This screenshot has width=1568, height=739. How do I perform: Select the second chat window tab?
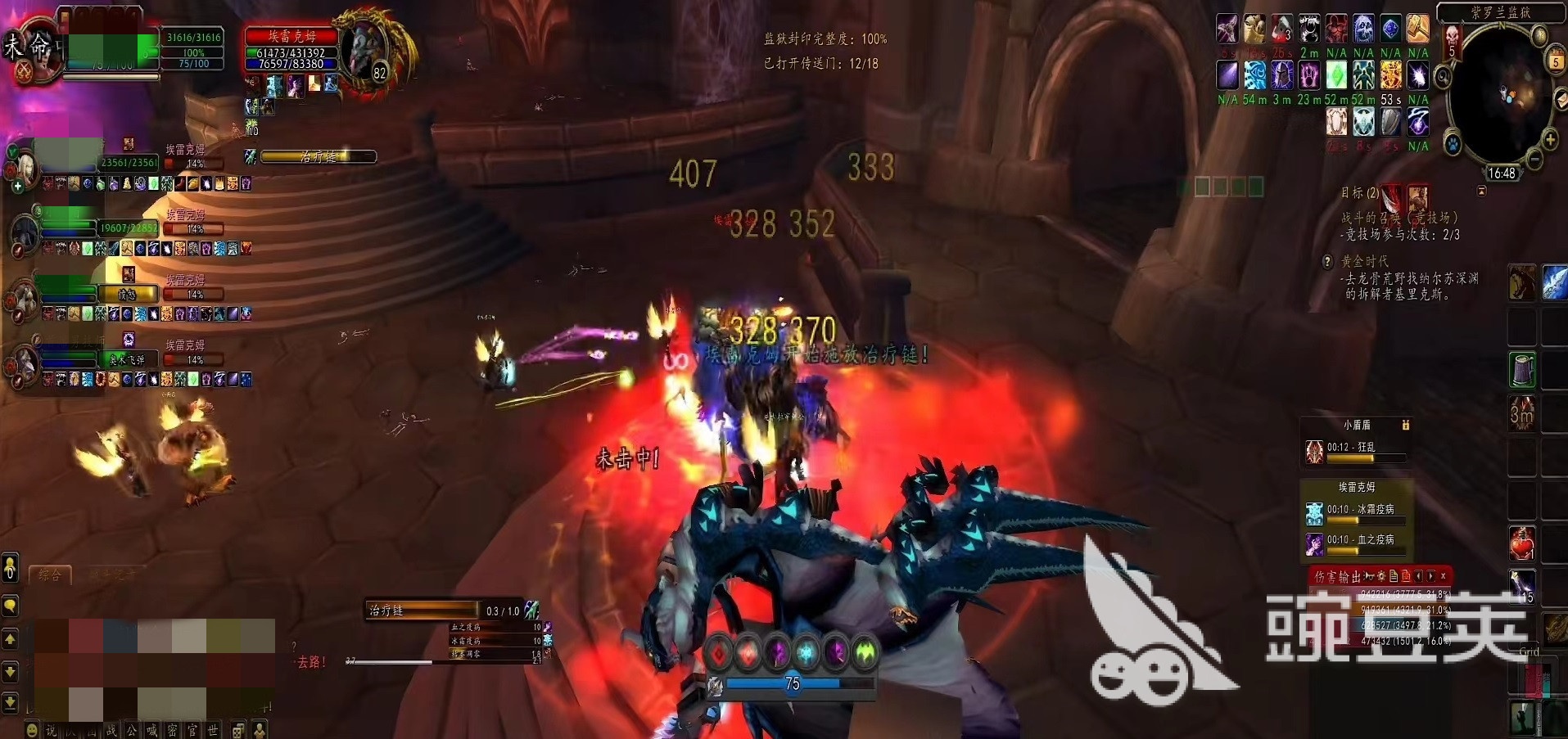click(114, 574)
